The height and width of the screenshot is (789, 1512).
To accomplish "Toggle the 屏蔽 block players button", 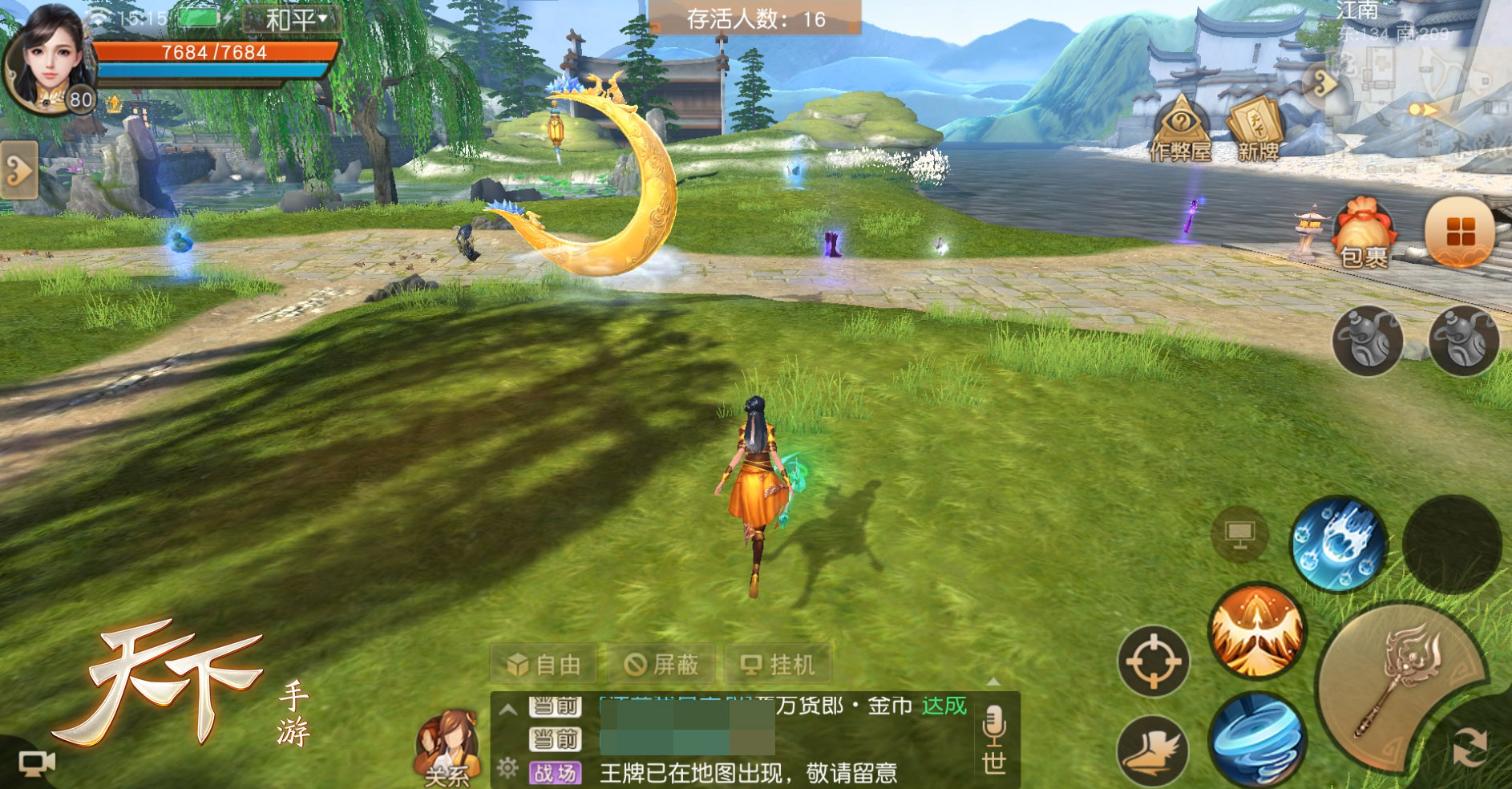I will (662, 665).
